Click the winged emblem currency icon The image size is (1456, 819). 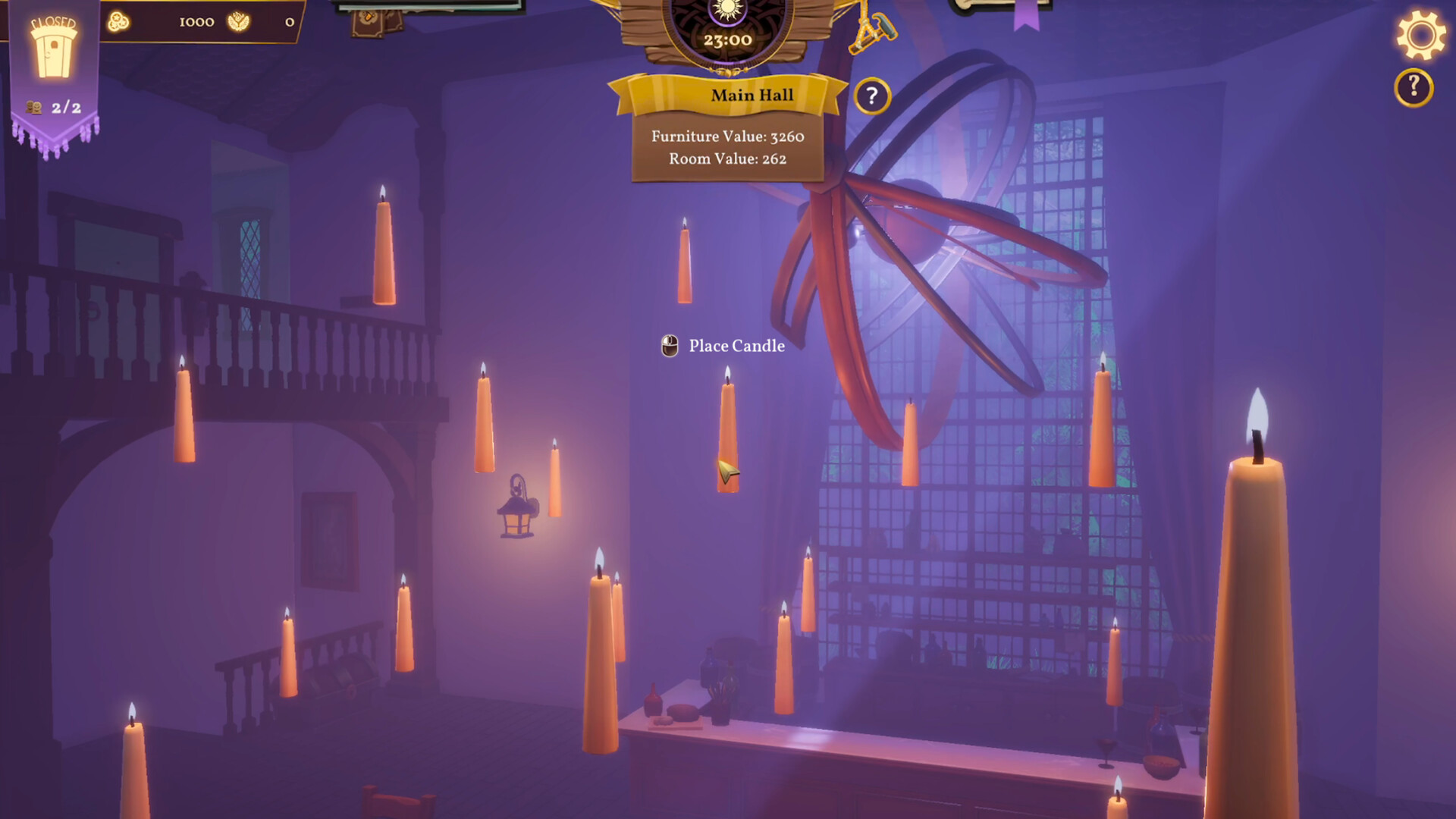click(x=239, y=23)
